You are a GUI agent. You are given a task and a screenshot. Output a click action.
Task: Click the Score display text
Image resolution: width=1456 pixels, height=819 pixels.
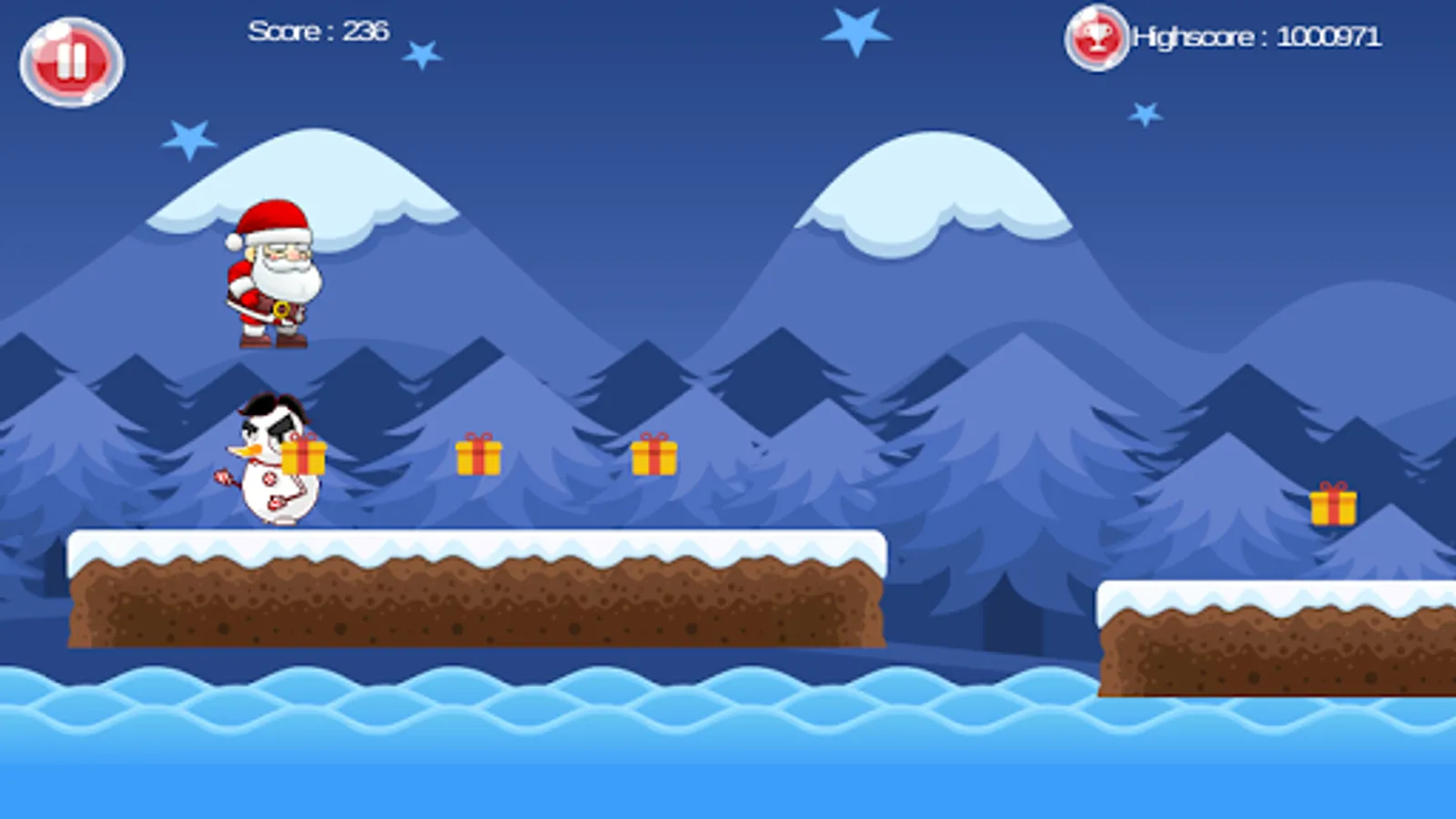[x=318, y=30]
